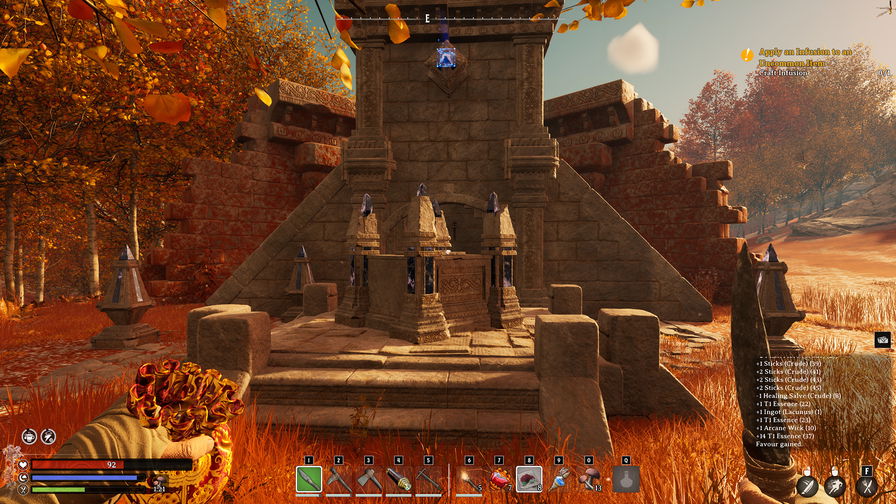Viewport: 896px width, 504px height.
Task: Click the mushroom food buff timer icon
Action: coord(48,436)
